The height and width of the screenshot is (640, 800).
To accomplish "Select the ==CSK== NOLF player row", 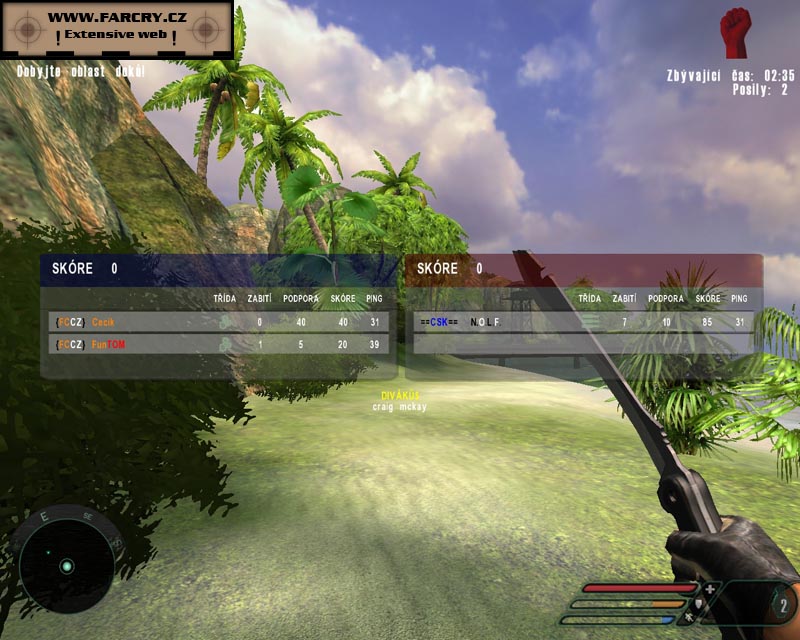I will (582, 322).
